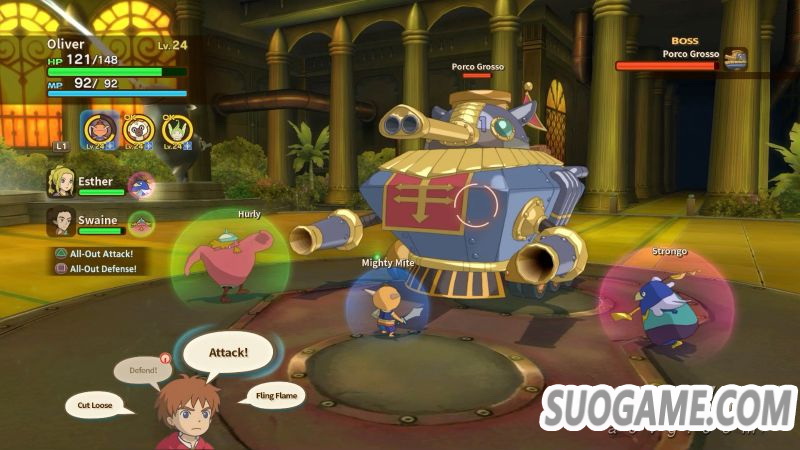The width and height of the screenshot is (800, 450).
Task: Click Esther's blue bird familiar icon
Action: [x=143, y=184]
